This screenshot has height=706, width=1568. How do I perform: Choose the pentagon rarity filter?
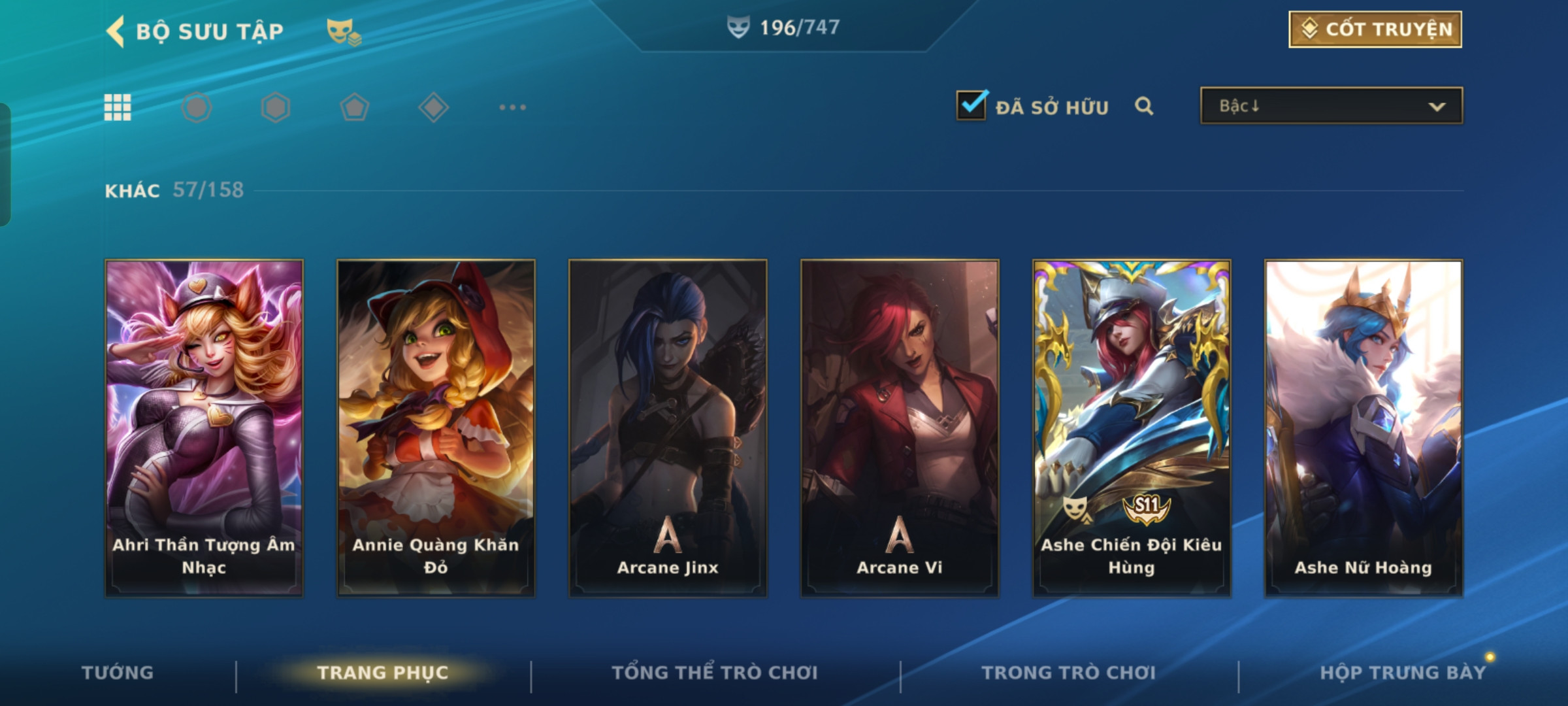(x=354, y=107)
